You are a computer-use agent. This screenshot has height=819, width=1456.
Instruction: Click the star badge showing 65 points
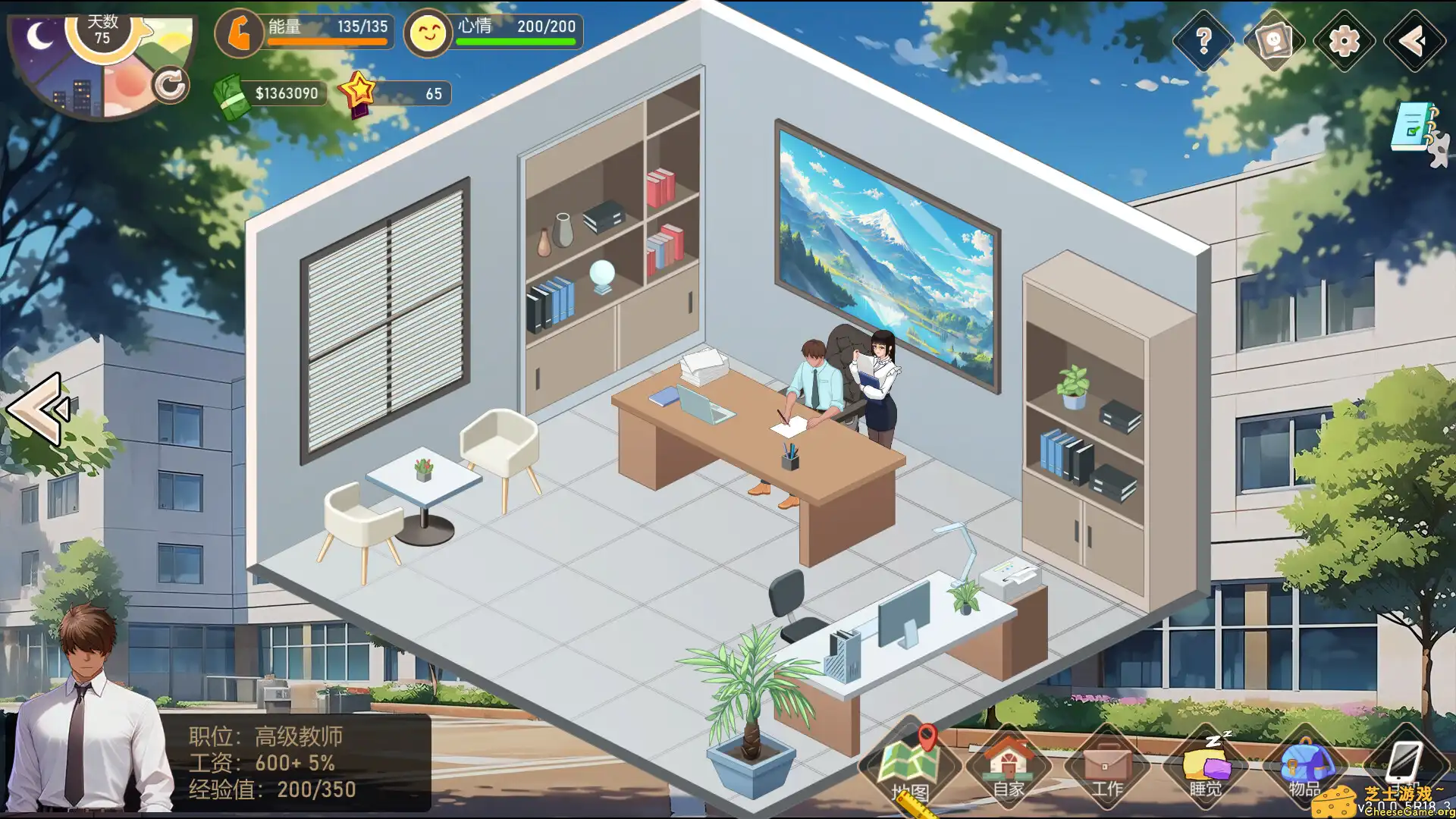362,91
